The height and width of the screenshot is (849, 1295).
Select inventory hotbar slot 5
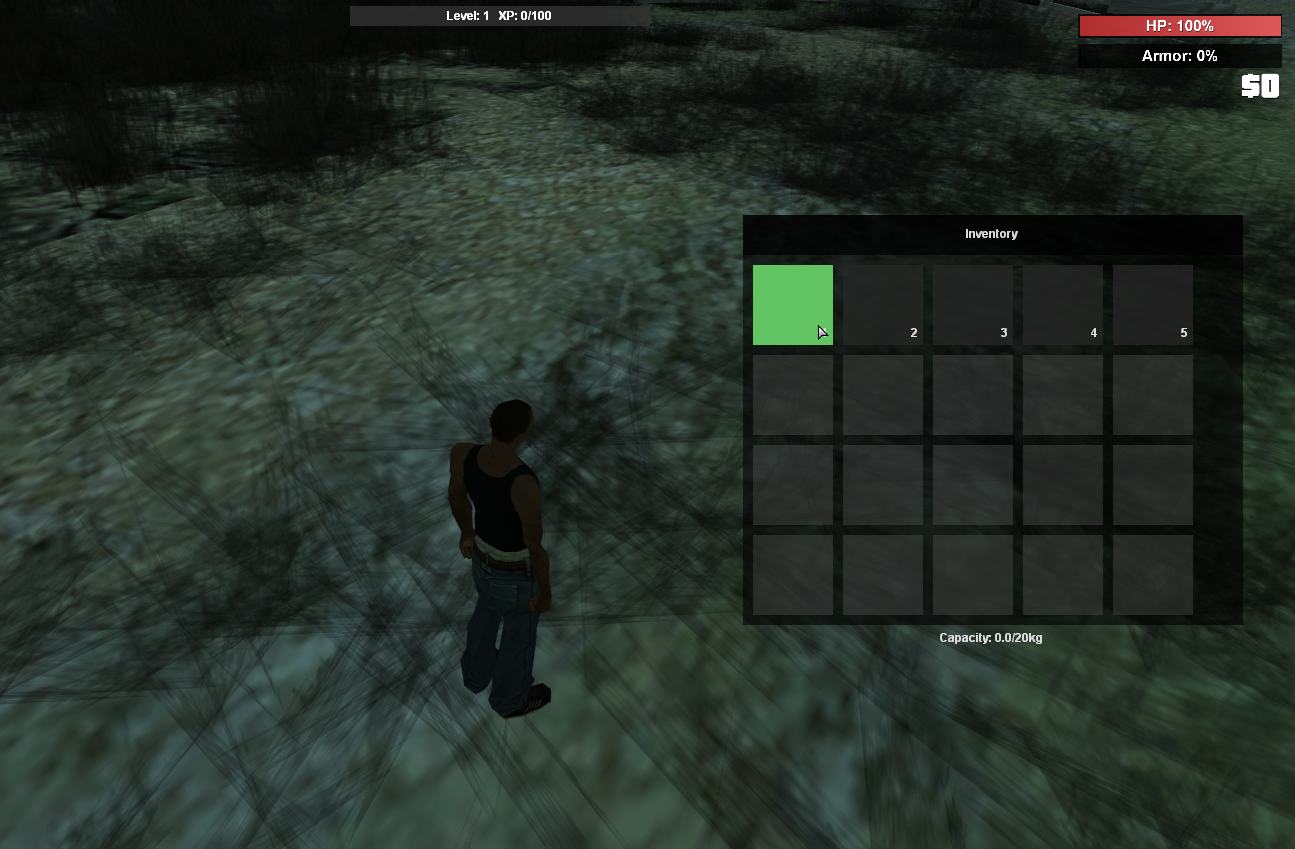coord(1152,304)
